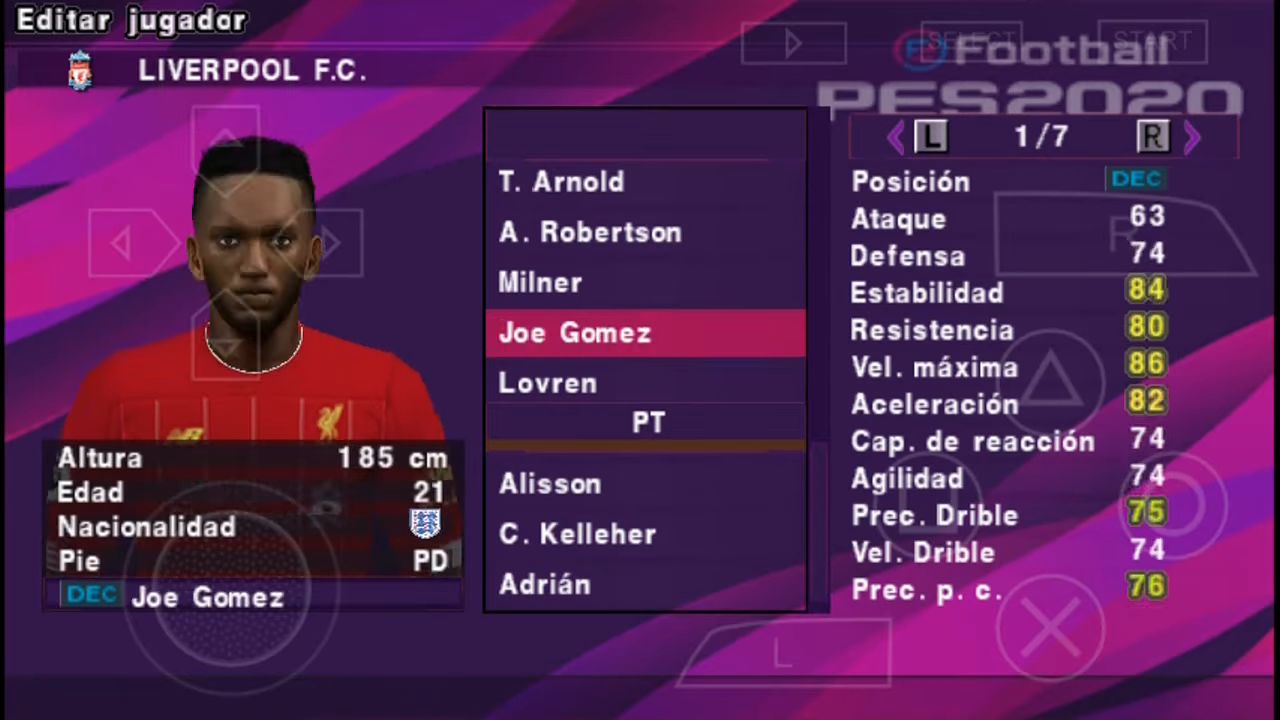Choose goalkeeper Alisson in the list
Screen dimensions: 1280x720
click(550, 484)
